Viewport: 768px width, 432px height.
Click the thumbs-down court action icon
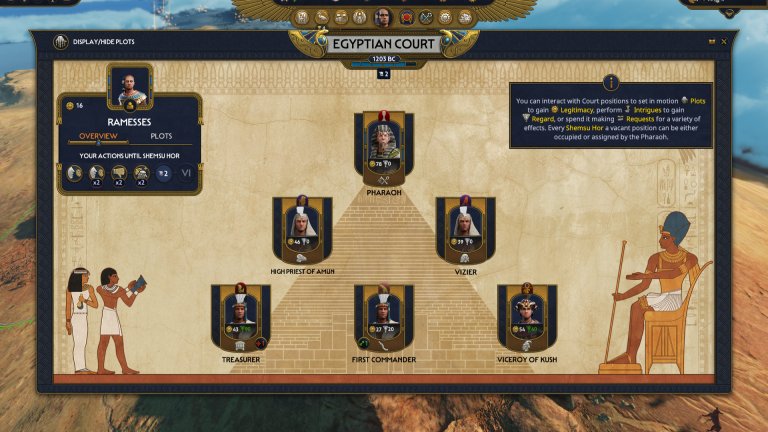[119, 173]
